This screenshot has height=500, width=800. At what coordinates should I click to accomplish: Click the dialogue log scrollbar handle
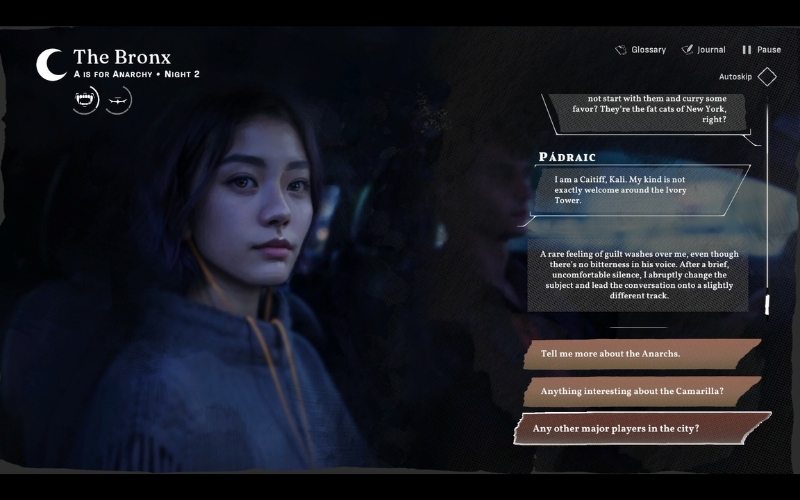(x=767, y=302)
